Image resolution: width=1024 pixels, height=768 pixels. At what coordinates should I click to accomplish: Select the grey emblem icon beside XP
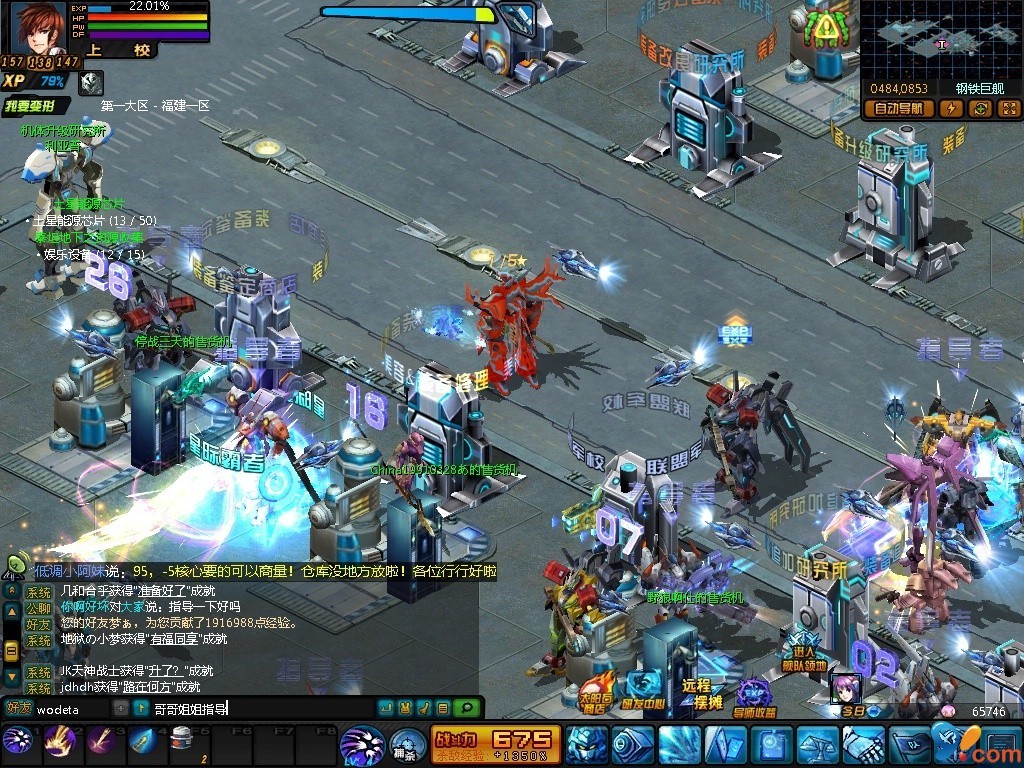pyautogui.click(x=91, y=82)
